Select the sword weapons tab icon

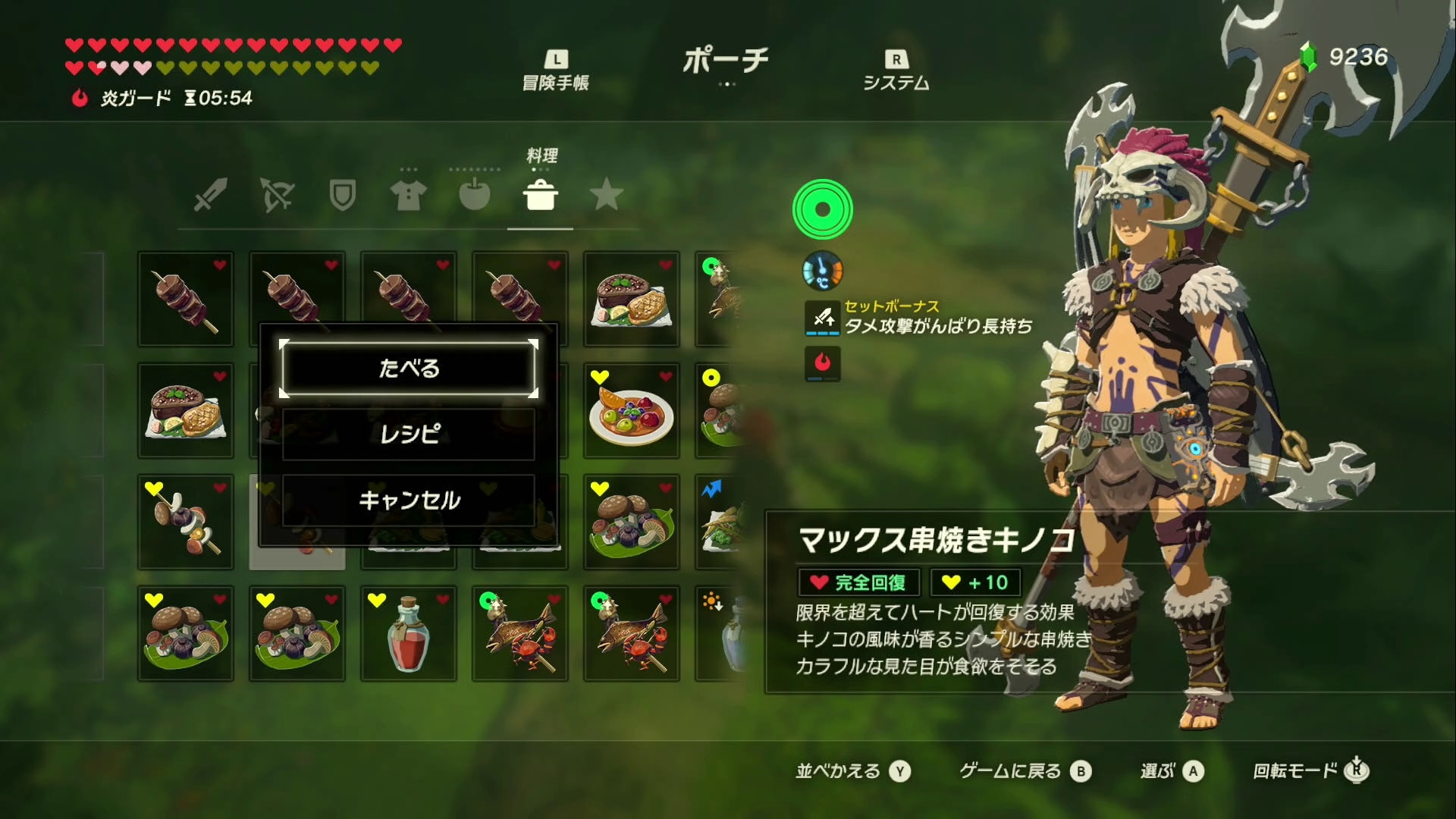pyautogui.click(x=210, y=196)
